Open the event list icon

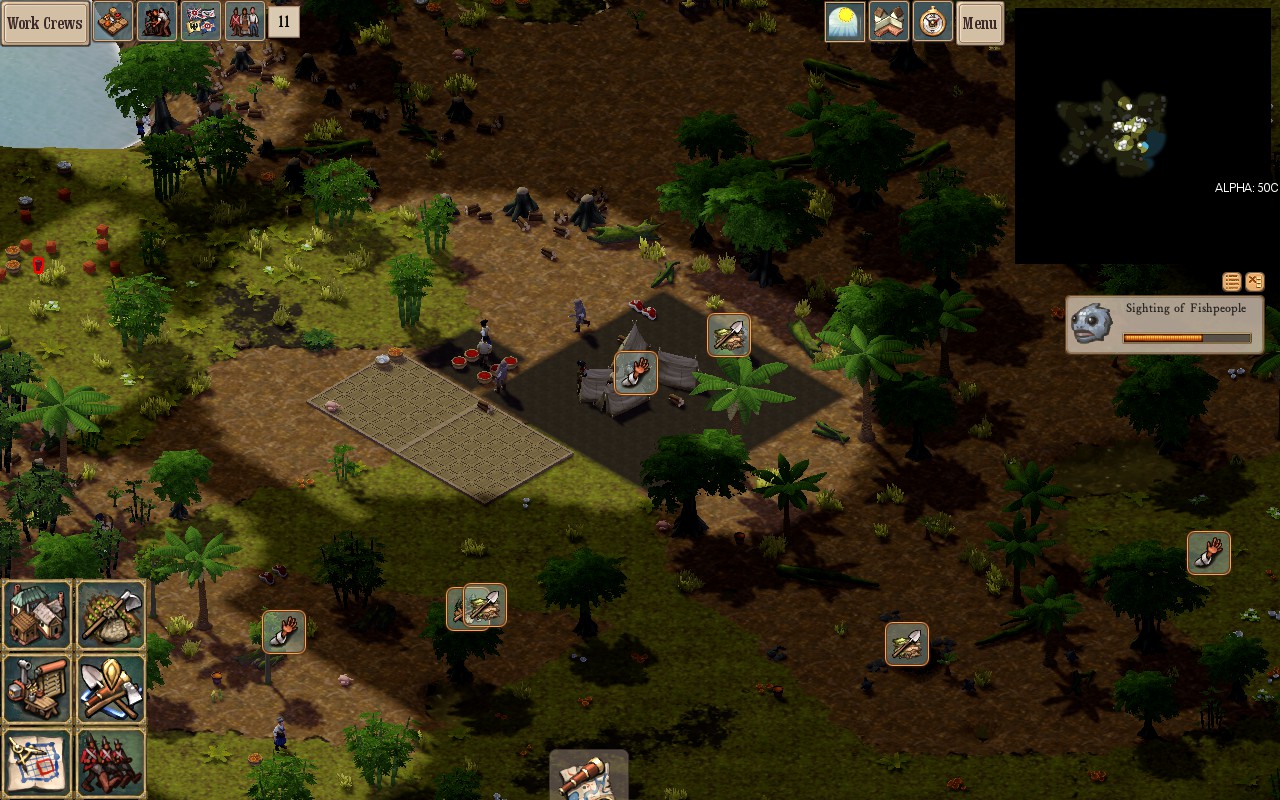tap(1232, 282)
